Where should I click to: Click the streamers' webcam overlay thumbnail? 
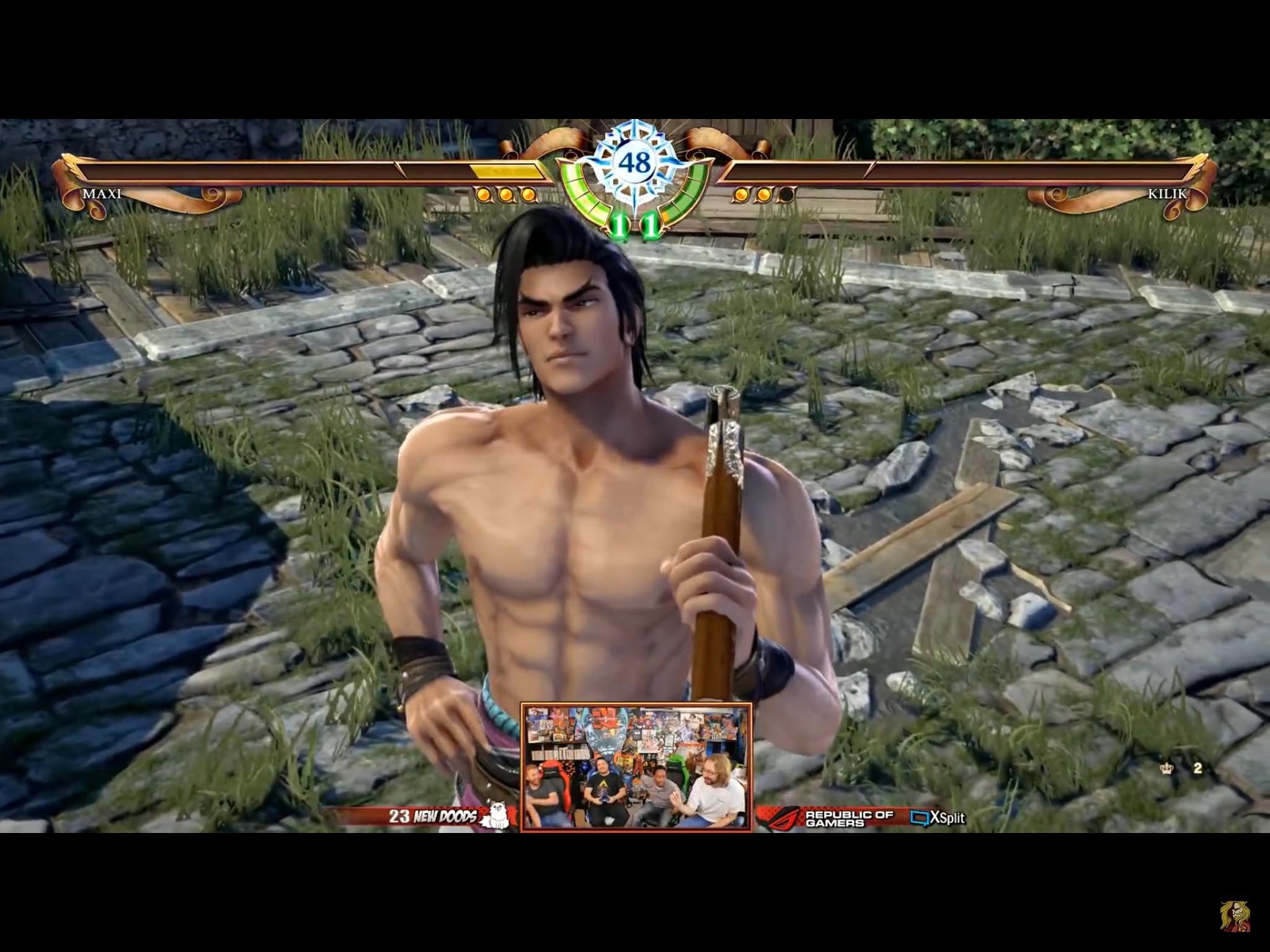pos(636,767)
